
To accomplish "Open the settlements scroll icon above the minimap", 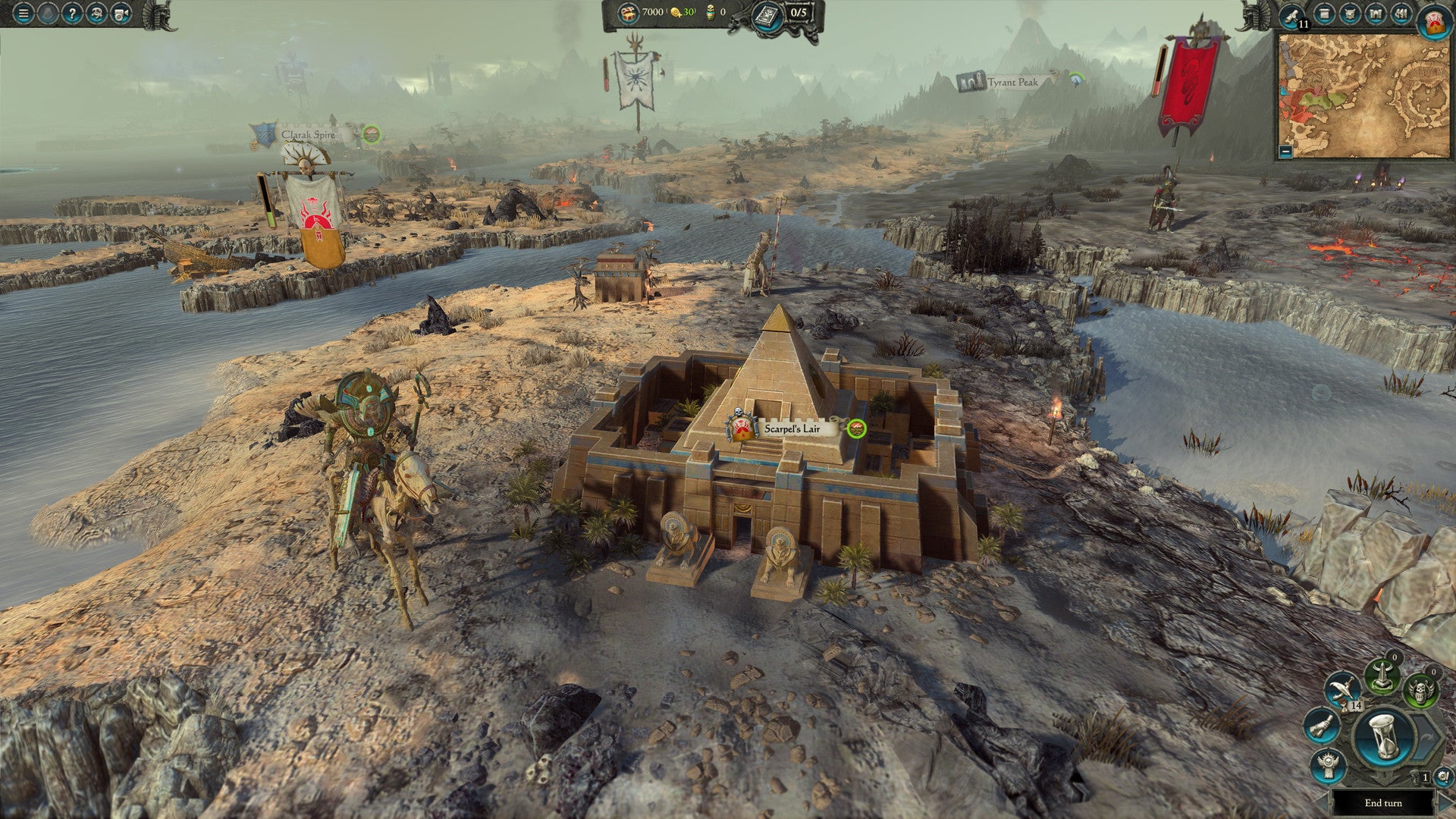I will click(1325, 14).
